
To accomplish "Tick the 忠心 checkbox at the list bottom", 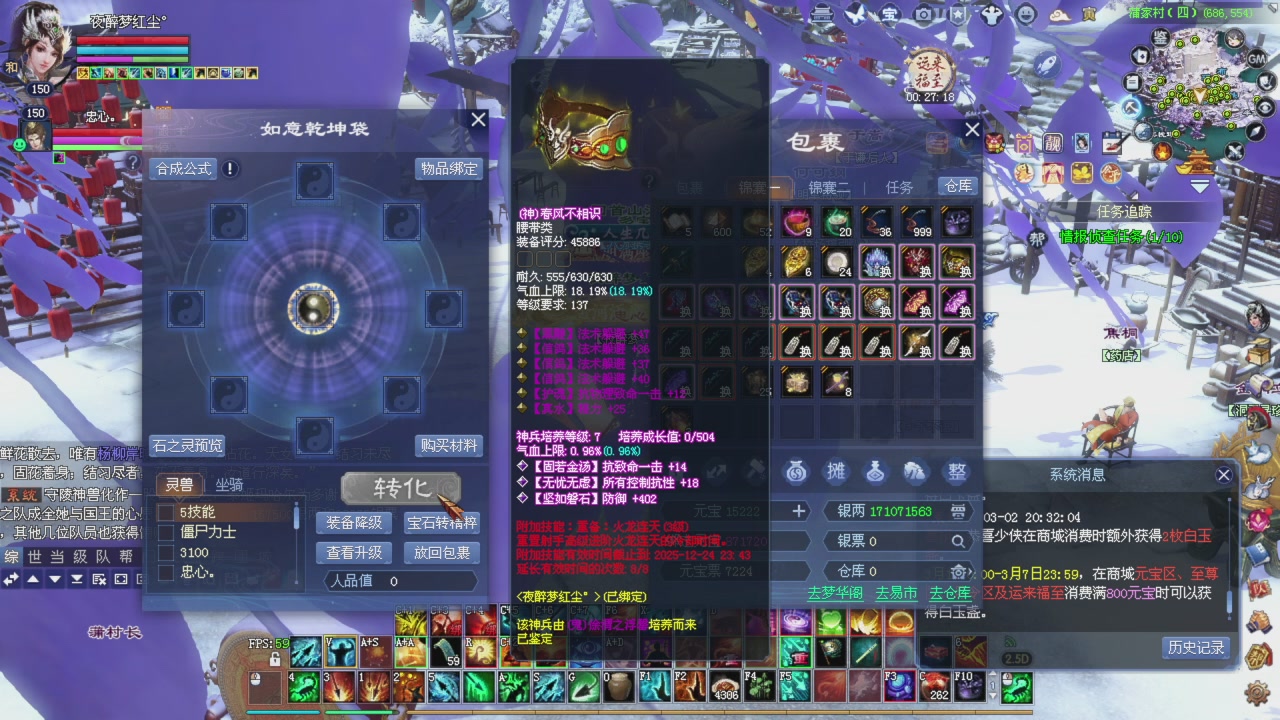I will 166,570.
